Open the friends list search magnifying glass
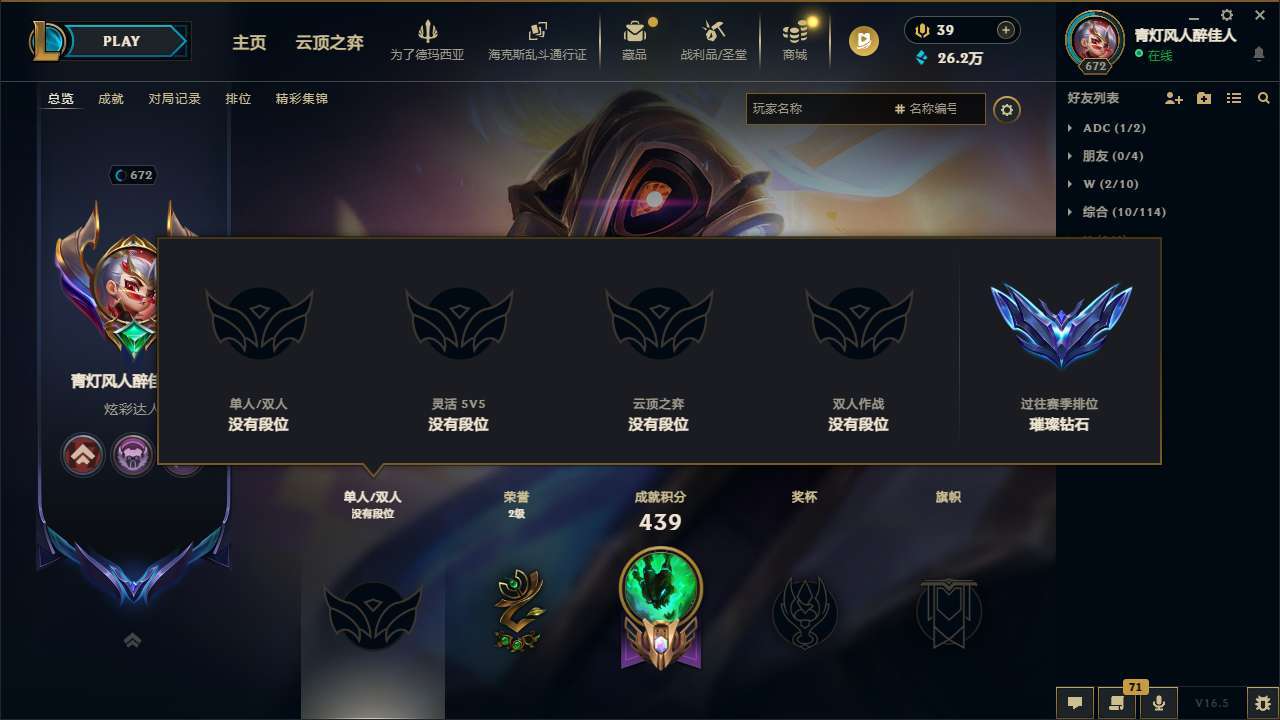1280x720 pixels. [1263, 98]
